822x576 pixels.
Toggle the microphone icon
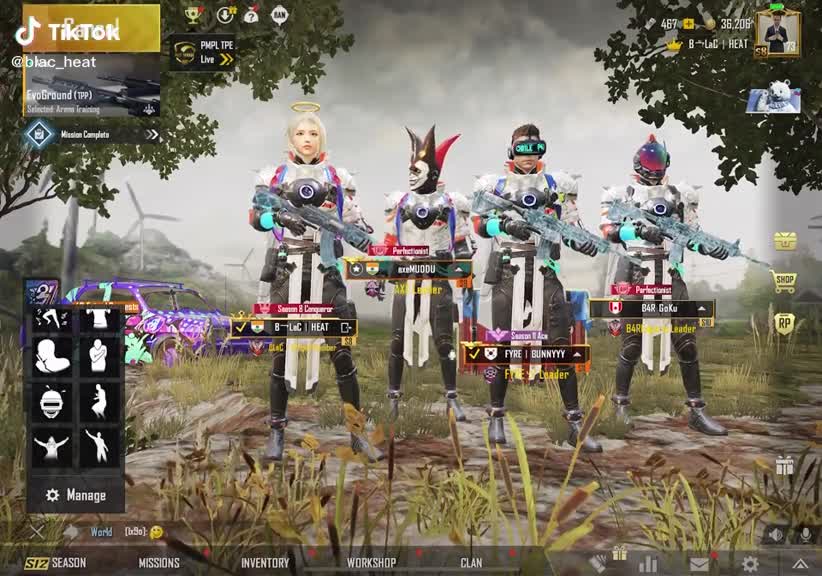(x=804, y=535)
